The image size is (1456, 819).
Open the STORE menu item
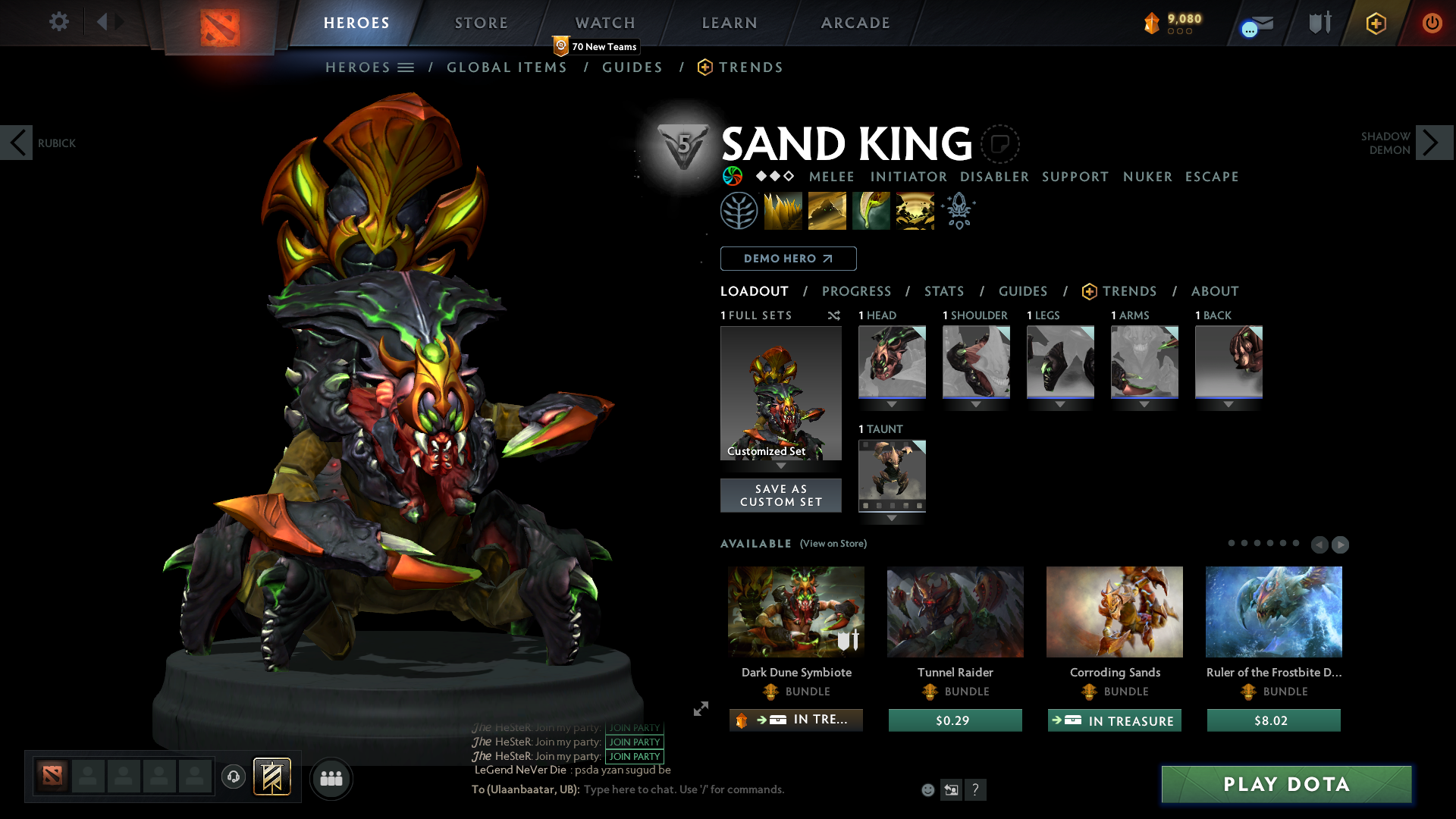[x=481, y=23]
